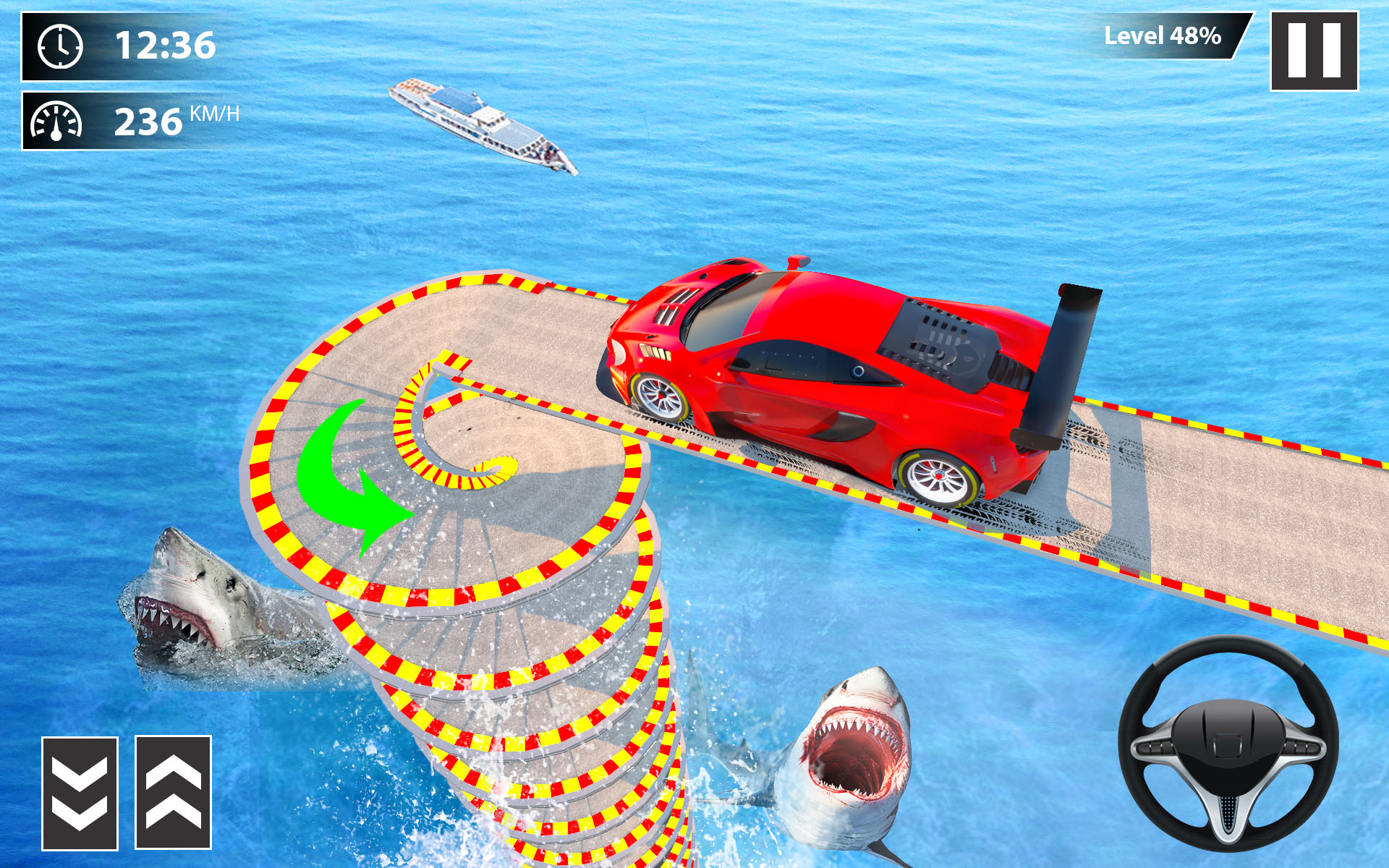Viewport: 1389px width, 868px height.
Task: Click the 12:36 timer readout
Action: [165, 45]
